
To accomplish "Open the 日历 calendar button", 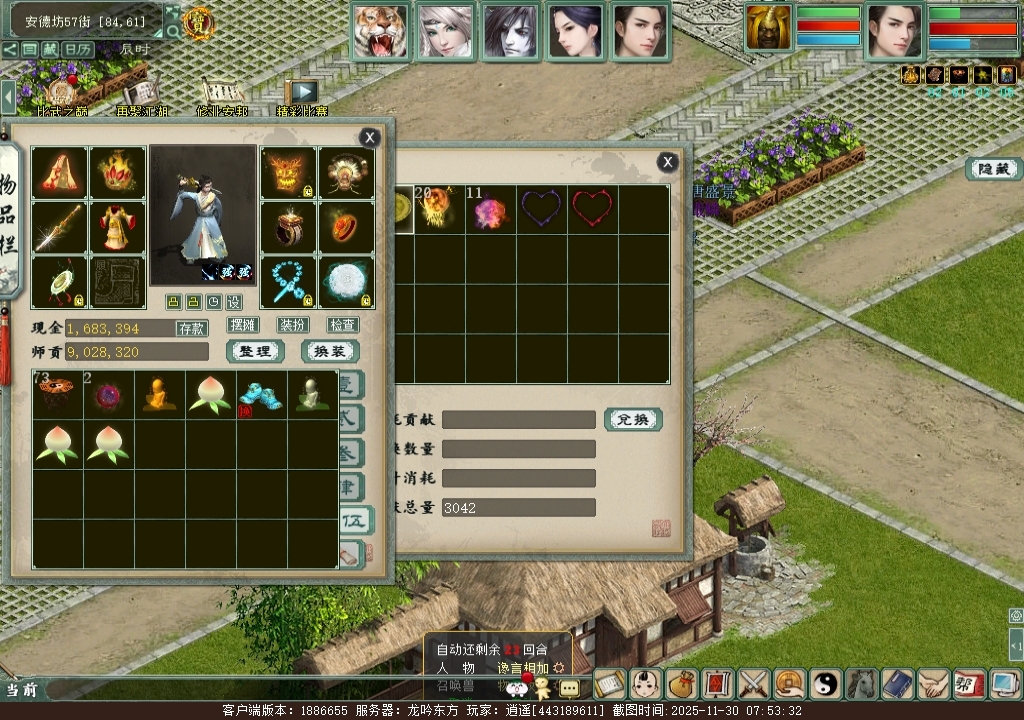I will [78, 49].
